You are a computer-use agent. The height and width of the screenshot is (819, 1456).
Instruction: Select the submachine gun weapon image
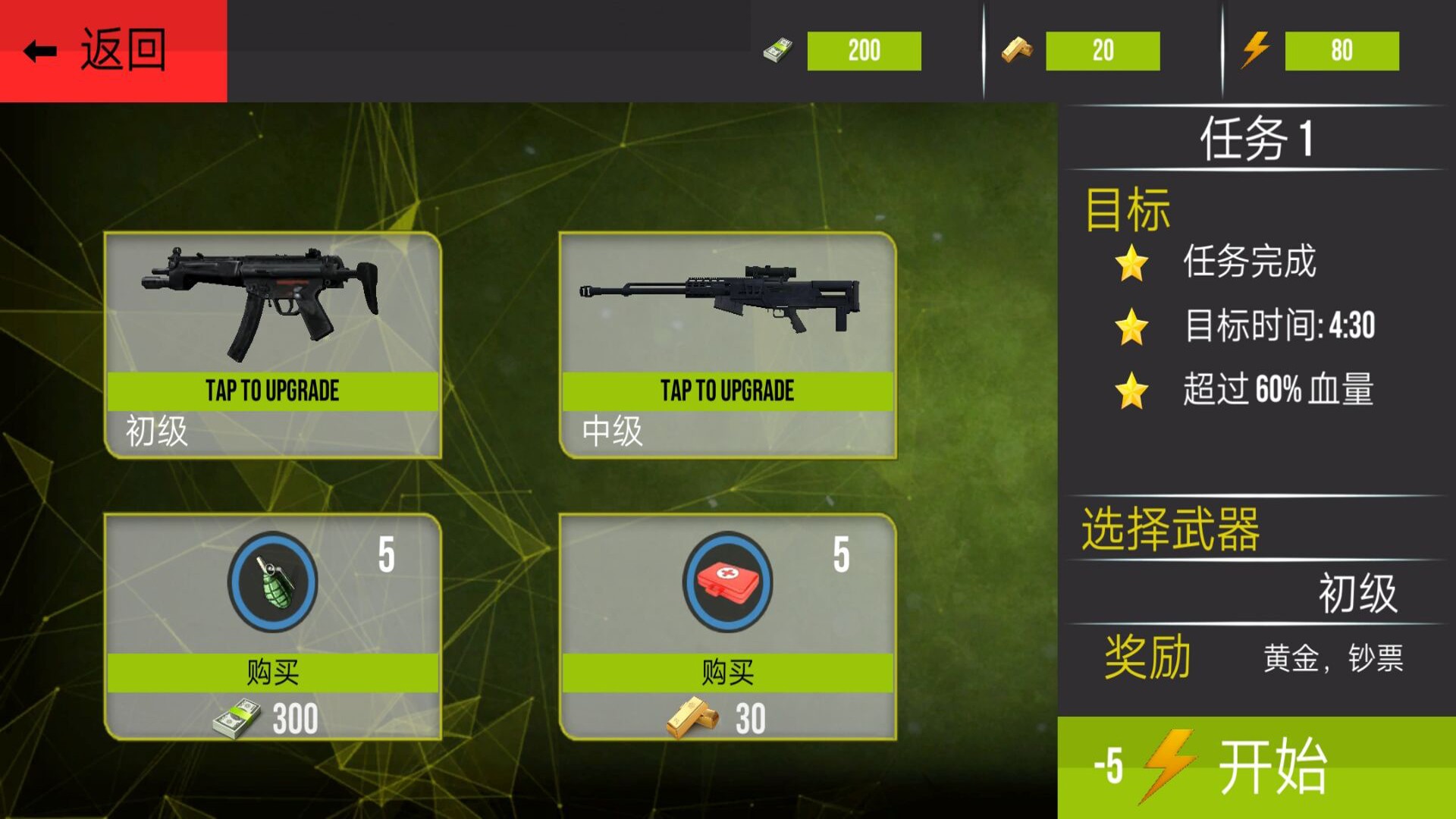pyautogui.click(x=262, y=302)
